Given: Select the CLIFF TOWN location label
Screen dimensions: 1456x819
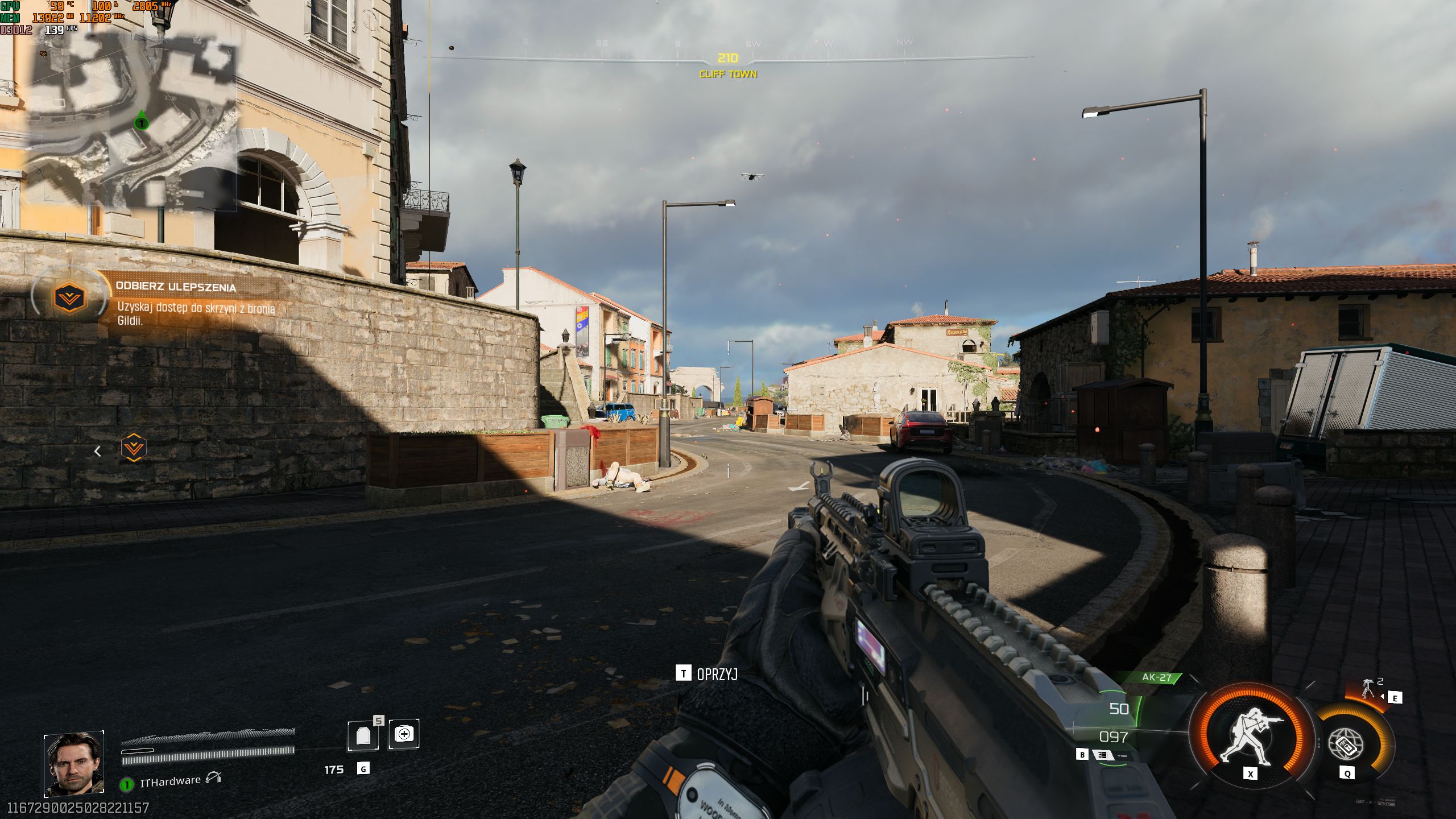Looking at the screenshot, I should tap(728, 75).
